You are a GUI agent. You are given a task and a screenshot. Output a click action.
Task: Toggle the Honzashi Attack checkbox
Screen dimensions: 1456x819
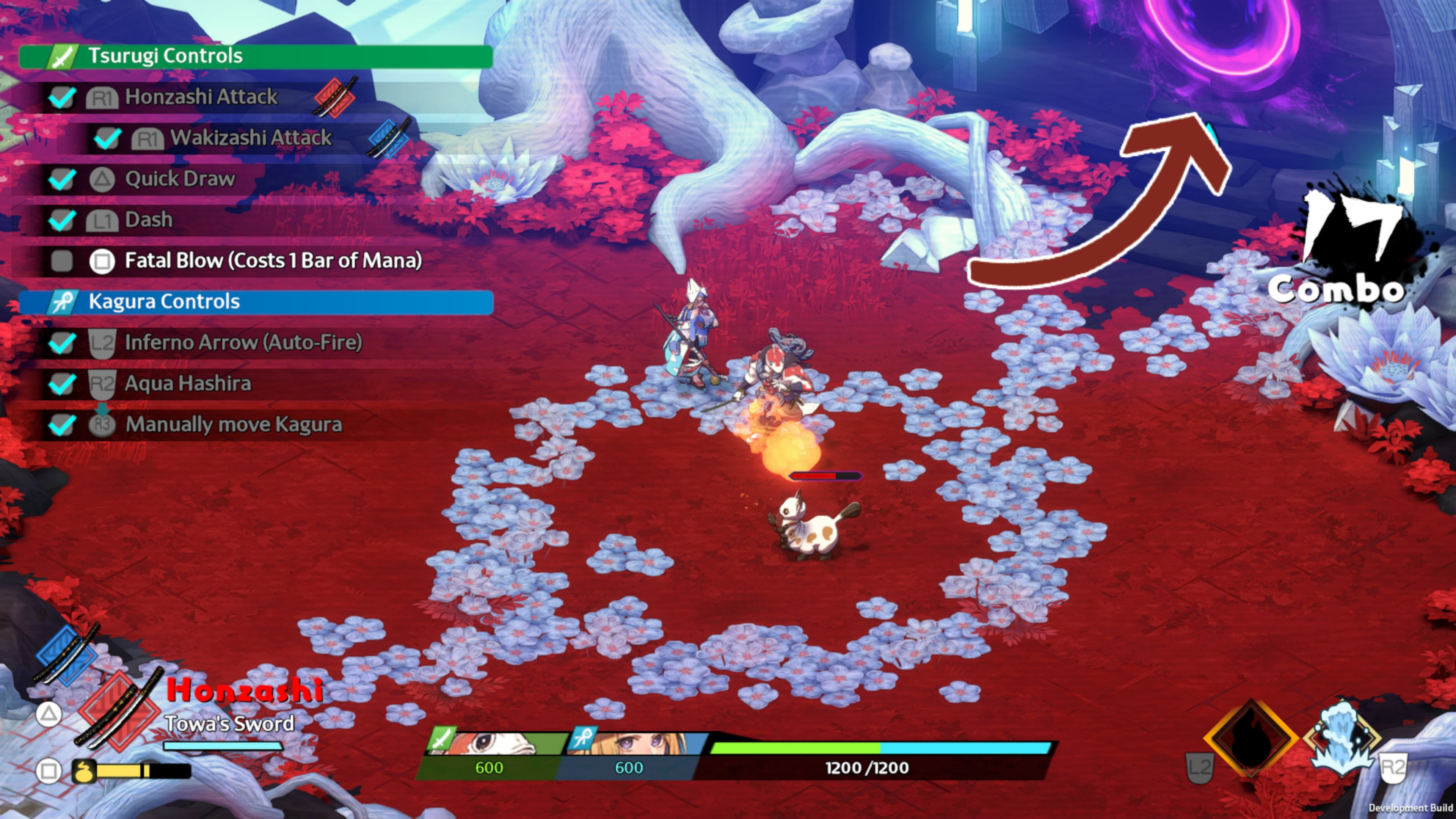[x=61, y=97]
